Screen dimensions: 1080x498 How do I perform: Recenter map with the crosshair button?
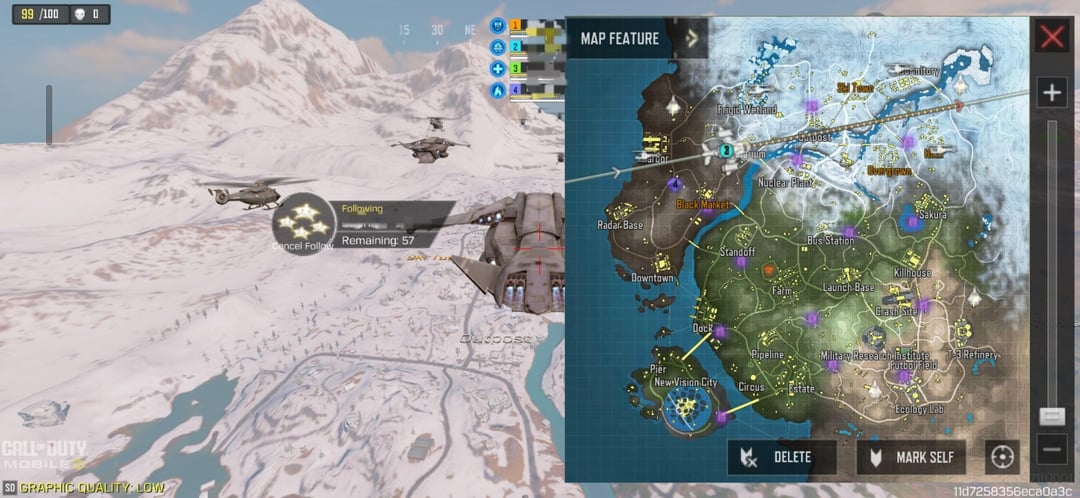pyautogui.click(x=1001, y=457)
